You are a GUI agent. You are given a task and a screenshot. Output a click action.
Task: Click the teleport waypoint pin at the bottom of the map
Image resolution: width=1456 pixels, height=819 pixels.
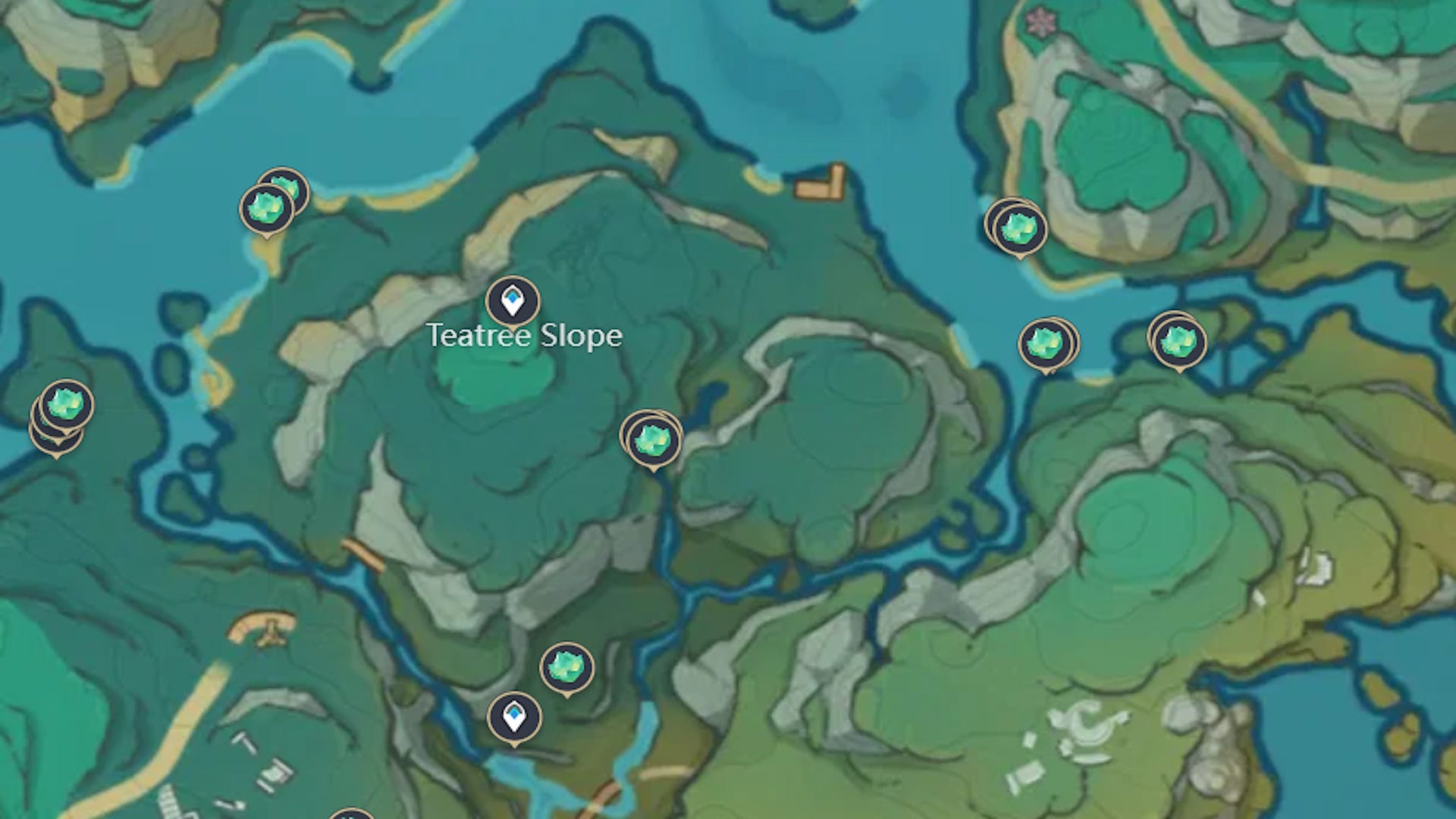point(513,717)
